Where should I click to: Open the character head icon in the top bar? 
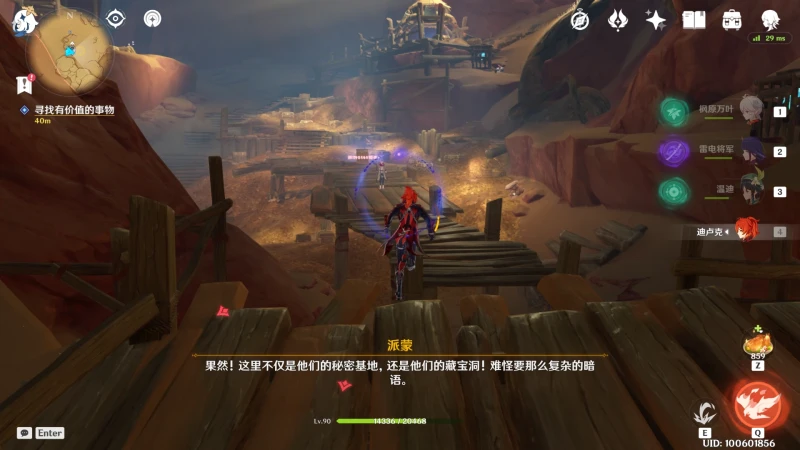click(770, 19)
